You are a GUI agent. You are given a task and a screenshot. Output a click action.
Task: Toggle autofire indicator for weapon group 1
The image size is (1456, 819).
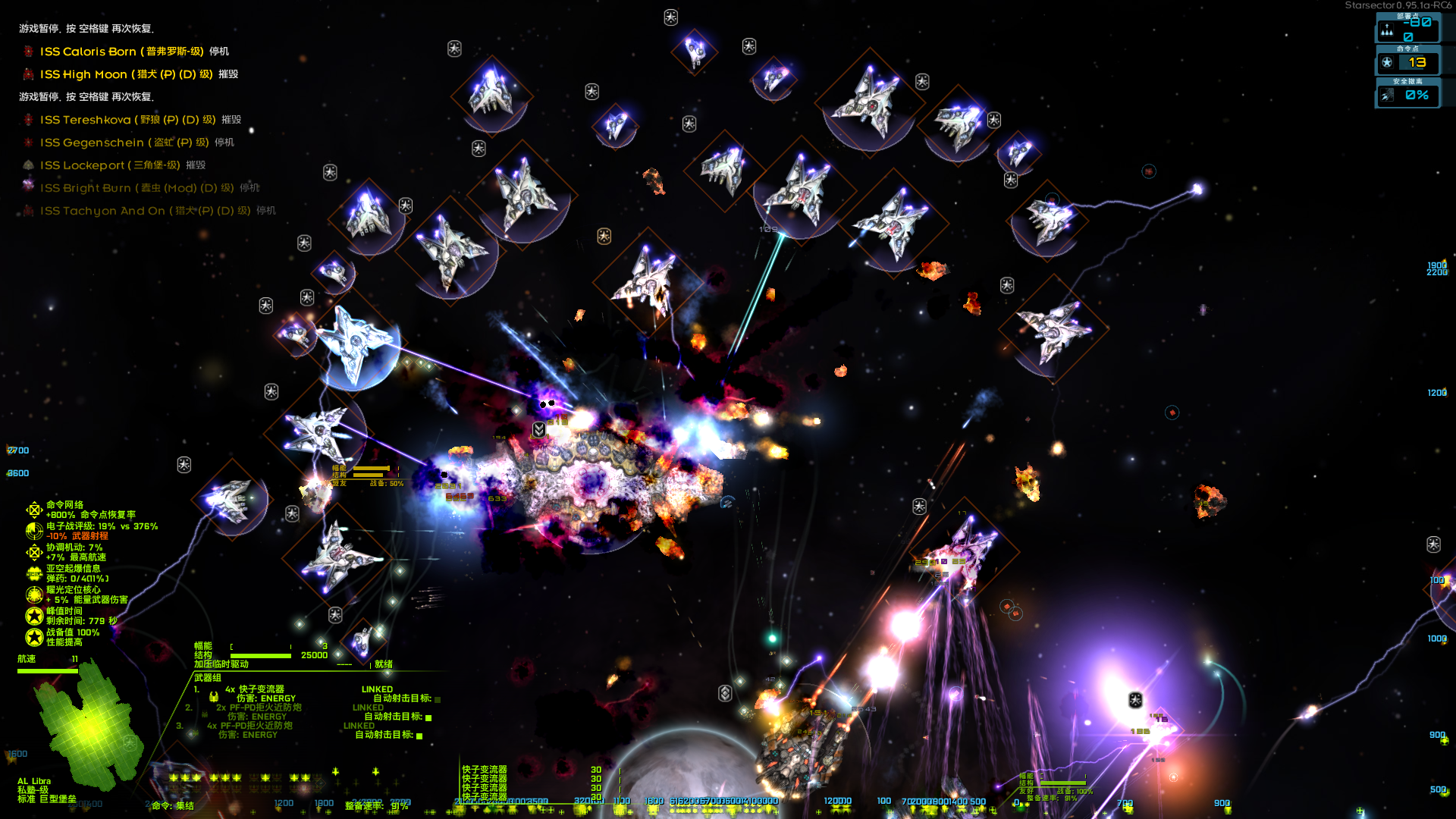[438, 699]
